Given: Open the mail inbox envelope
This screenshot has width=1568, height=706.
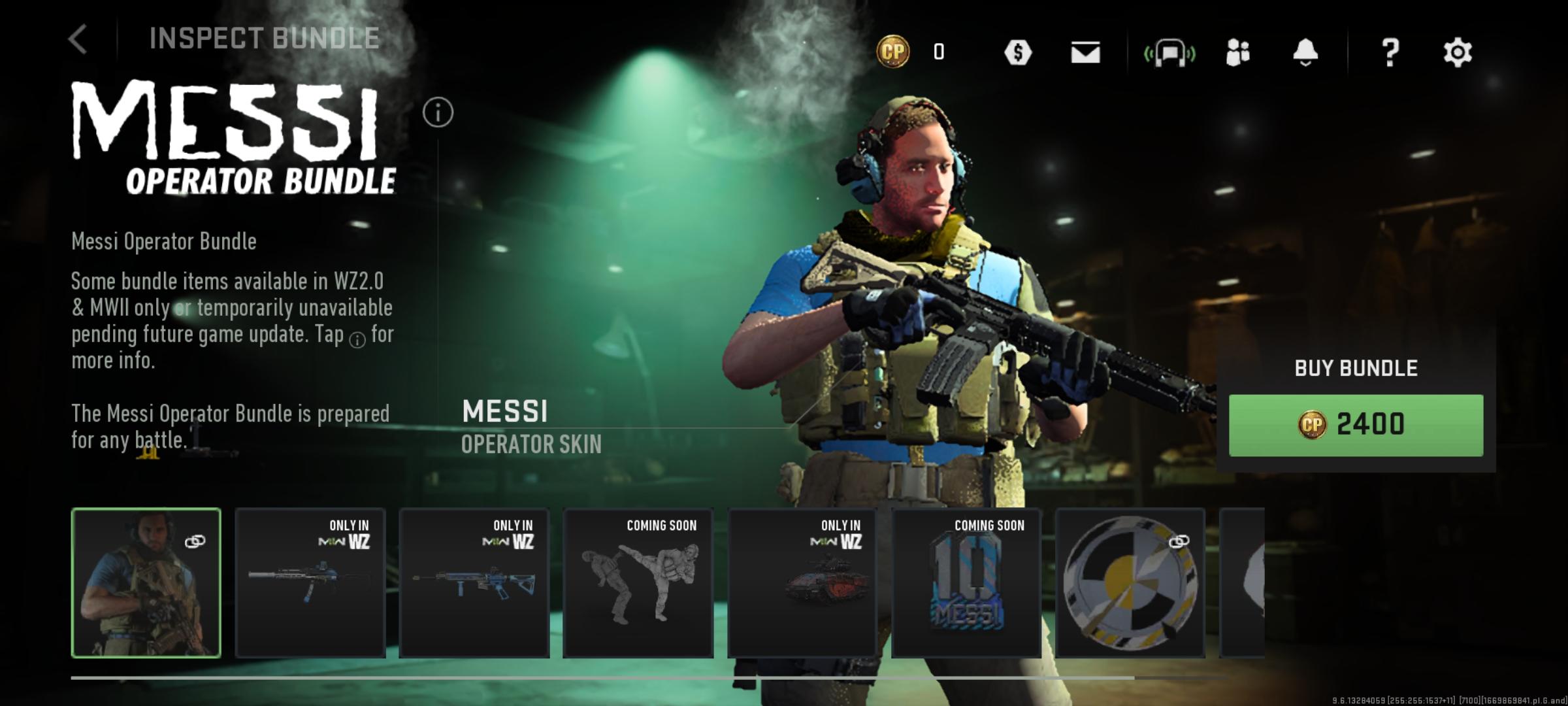Looking at the screenshot, I should (x=1085, y=52).
